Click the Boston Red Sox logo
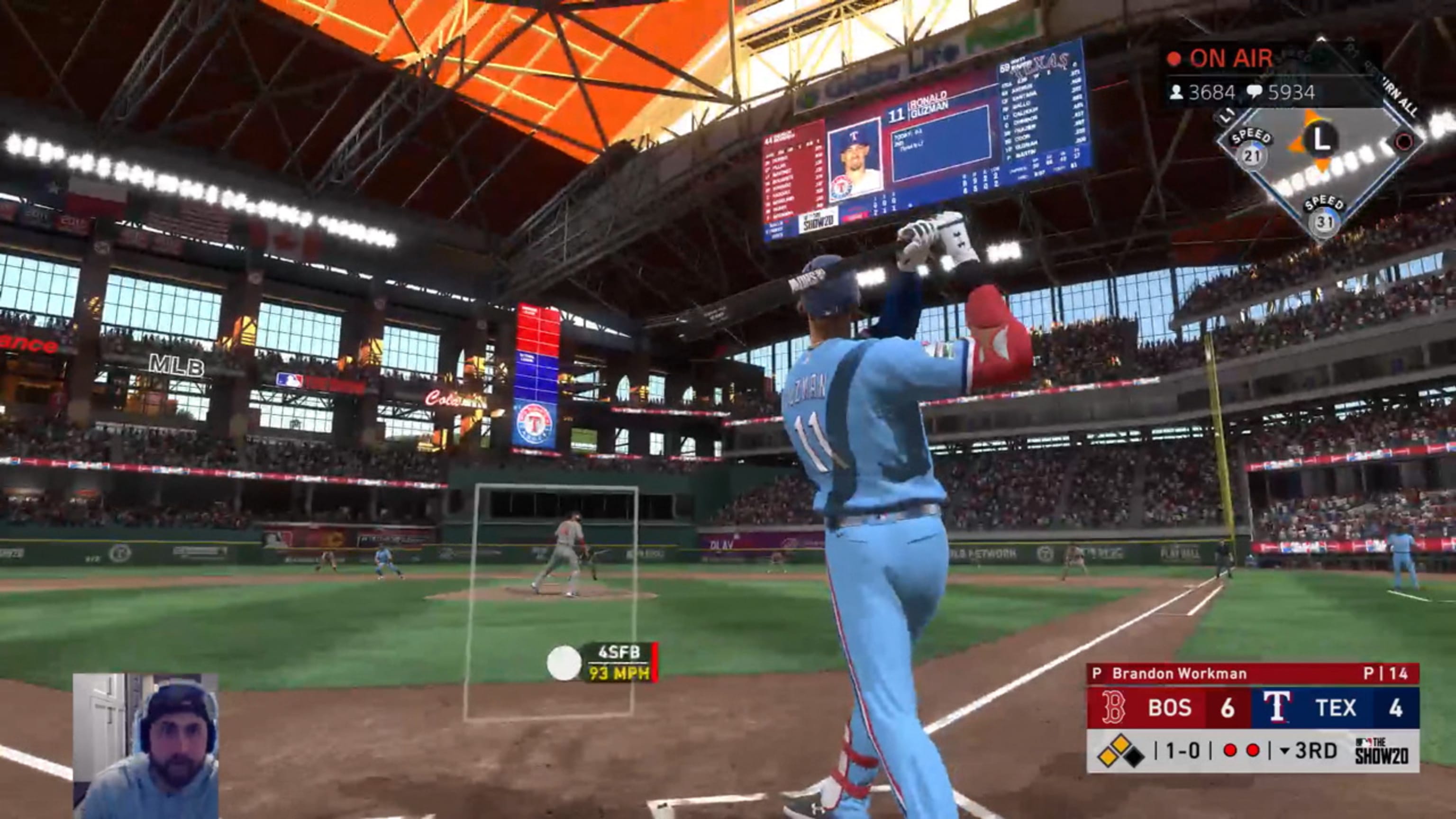The image size is (1456, 819). click(1112, 707)
